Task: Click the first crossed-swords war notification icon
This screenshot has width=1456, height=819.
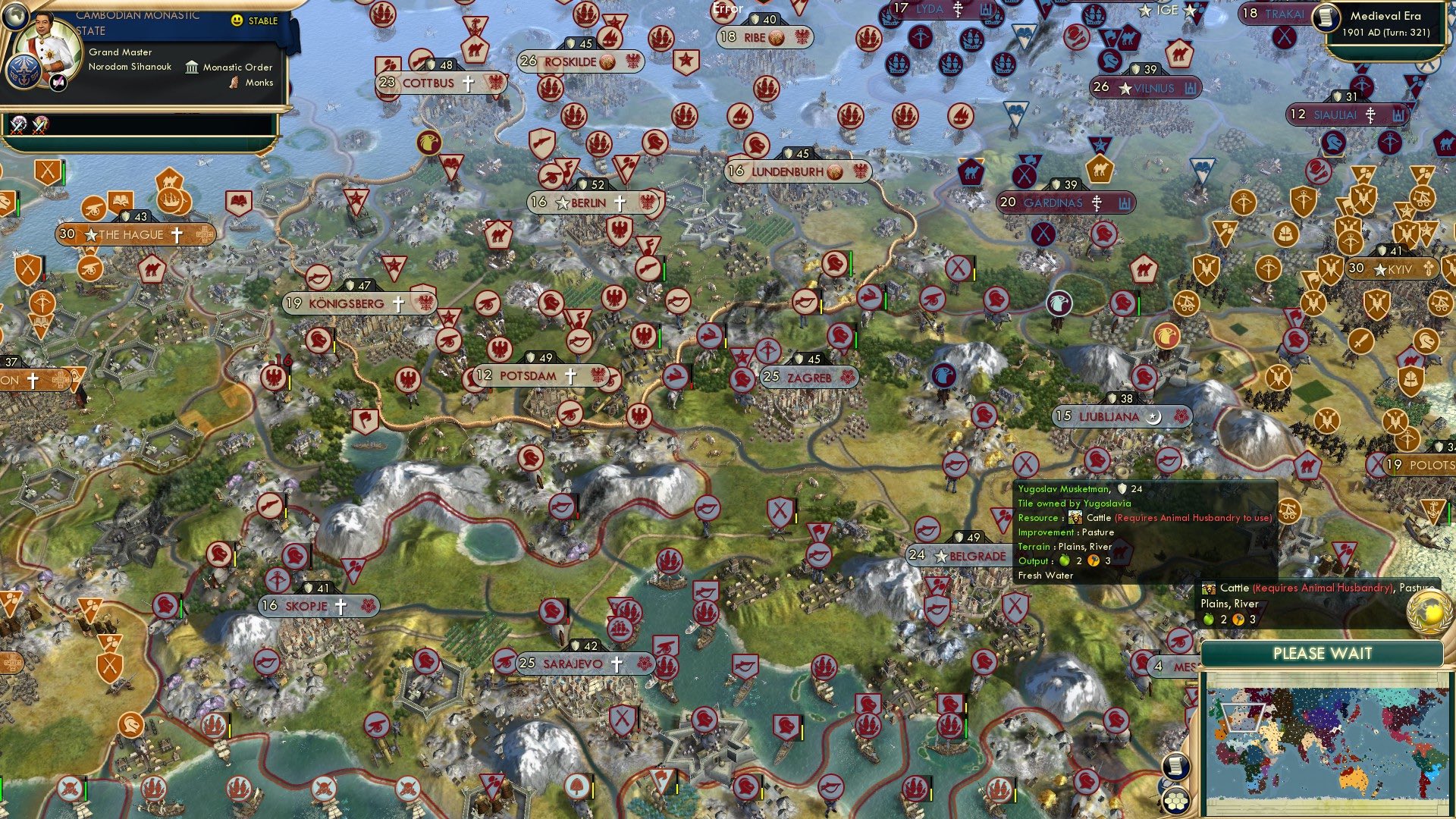Action: pyautogui.click(x=17, y=124)
